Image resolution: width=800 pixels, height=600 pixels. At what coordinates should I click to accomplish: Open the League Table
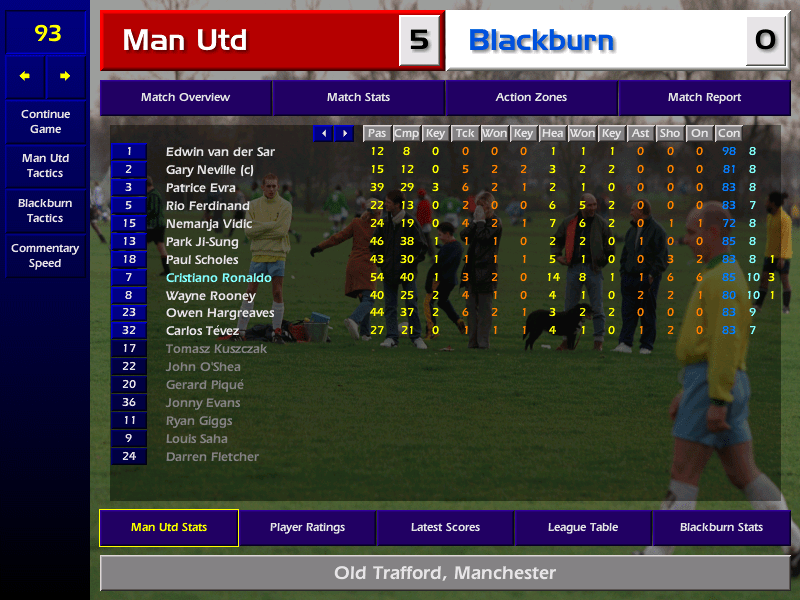tap(583, 527)
